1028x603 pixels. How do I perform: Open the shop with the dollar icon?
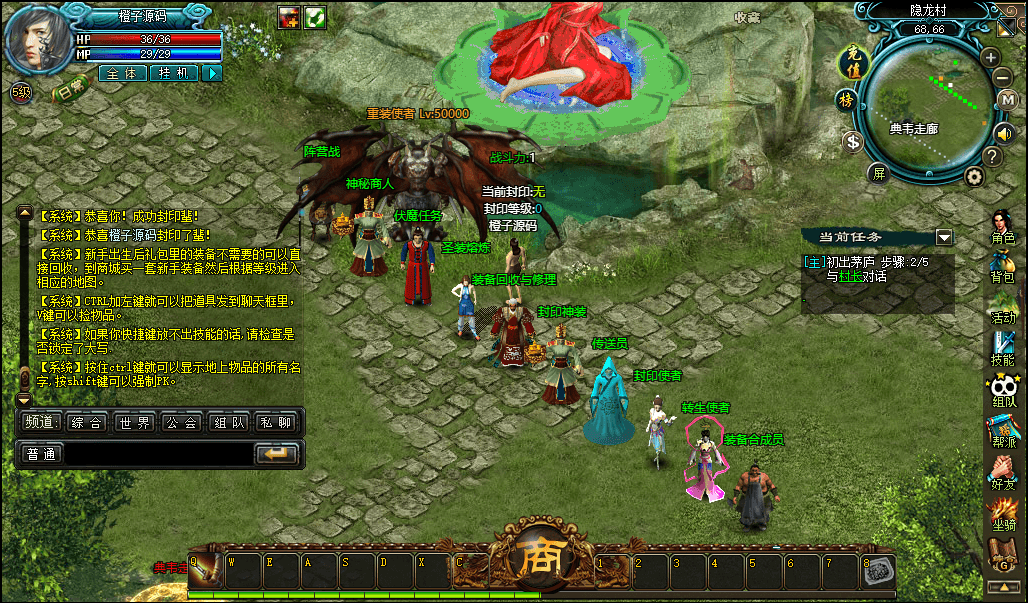[x=853, y=142]
